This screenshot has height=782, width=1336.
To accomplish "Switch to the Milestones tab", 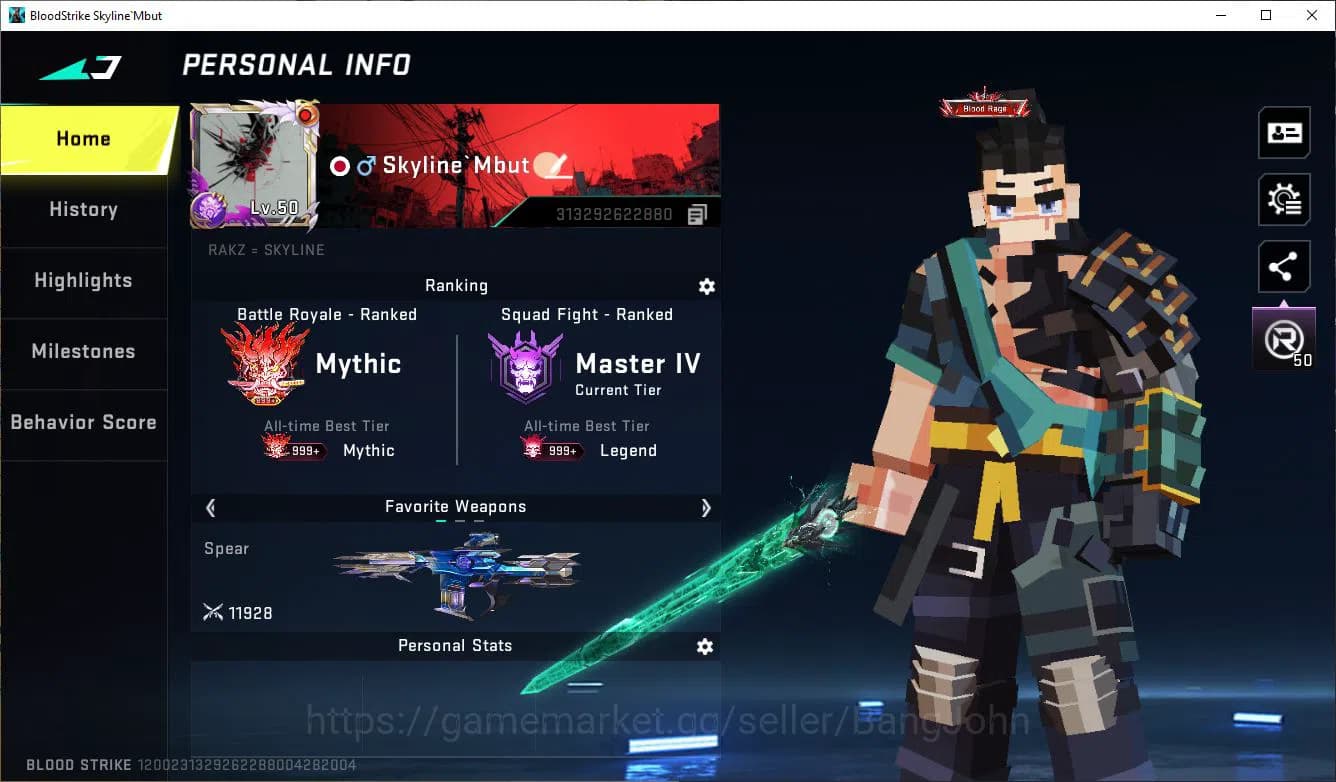I will click(x=83, y=352).
